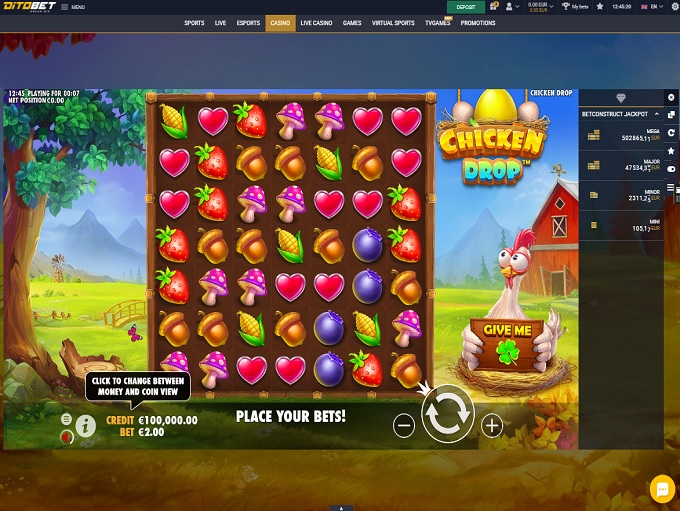Viewport: 680px width, 511px height.
Task: Collapse the BetConstruct Jackpot panel
Action: [x=658, y=114]
